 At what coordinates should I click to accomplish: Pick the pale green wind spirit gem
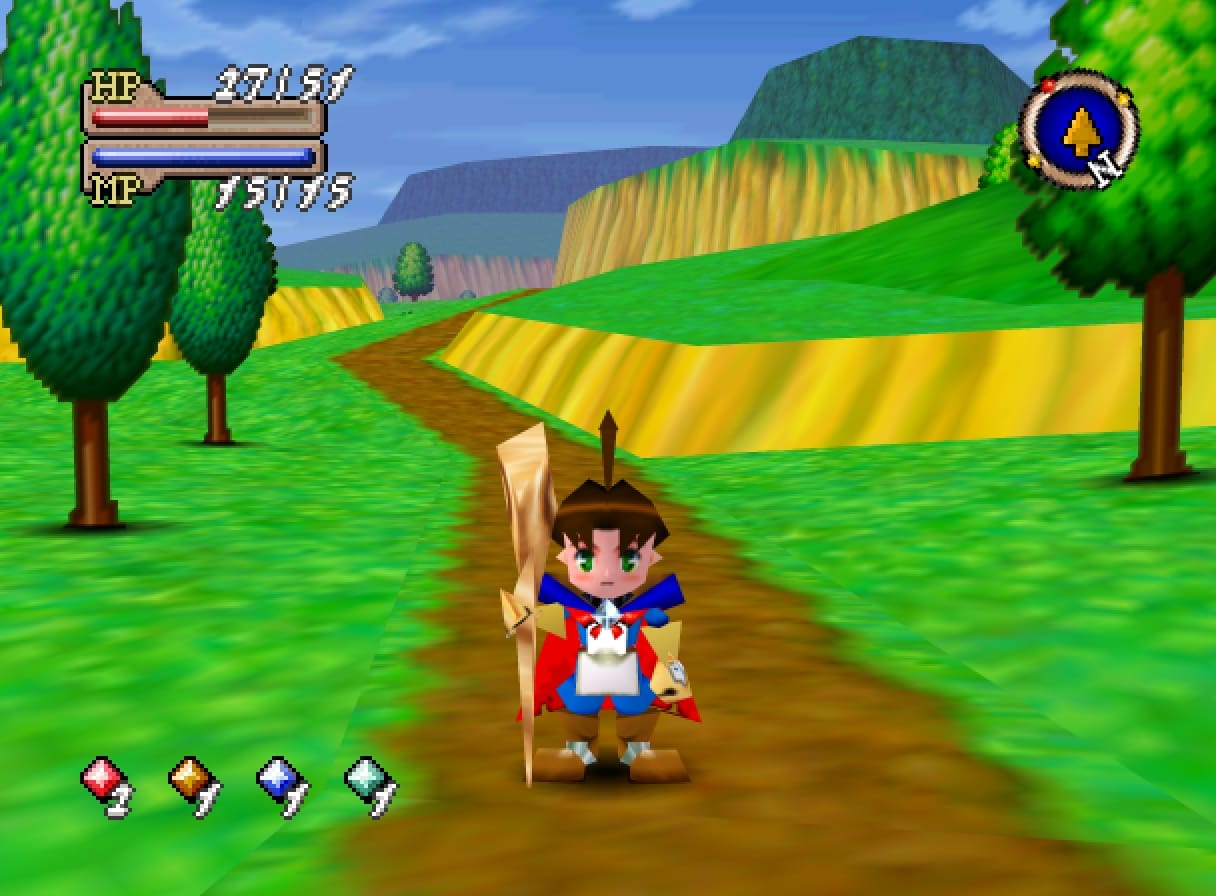[x=365, y=778]
